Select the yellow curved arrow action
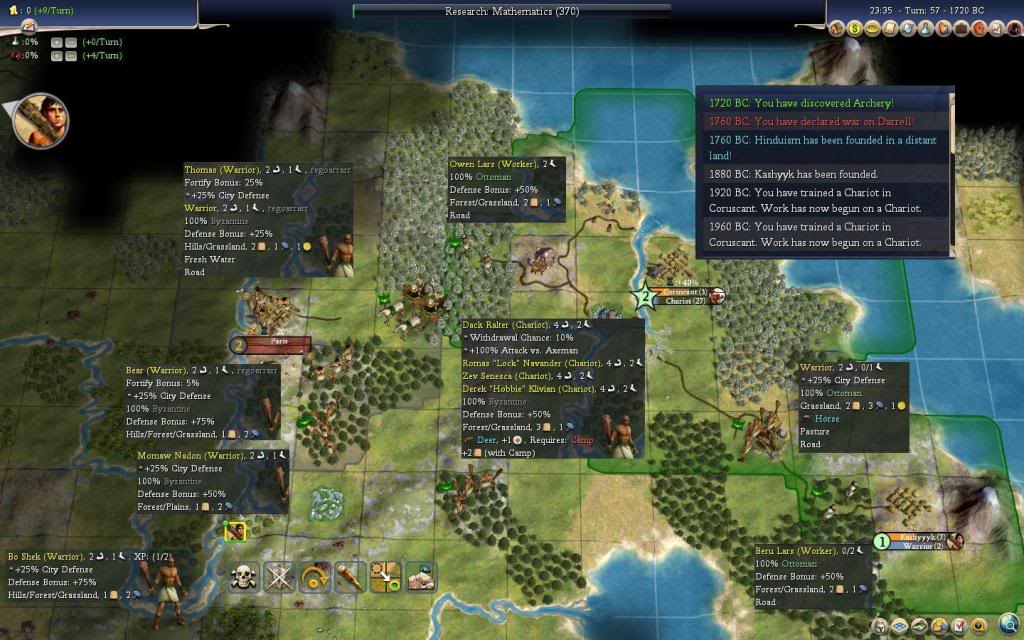Image resolution: width=1024 pixels, height=640 pixels. click(x=315, y=576)
